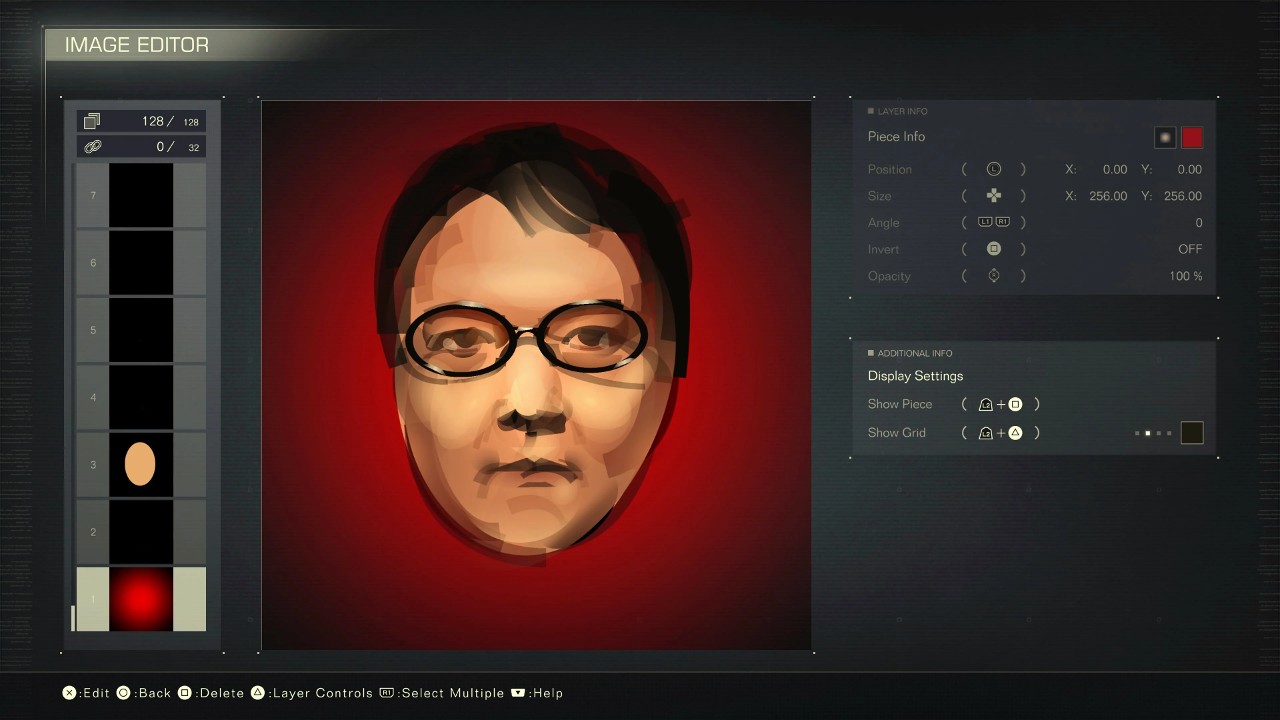Image resolution: width=1280 pixels, height=720 pixels.
Task: Click the piece shape preview icon in Piece Info
Action: (1164, 137)
